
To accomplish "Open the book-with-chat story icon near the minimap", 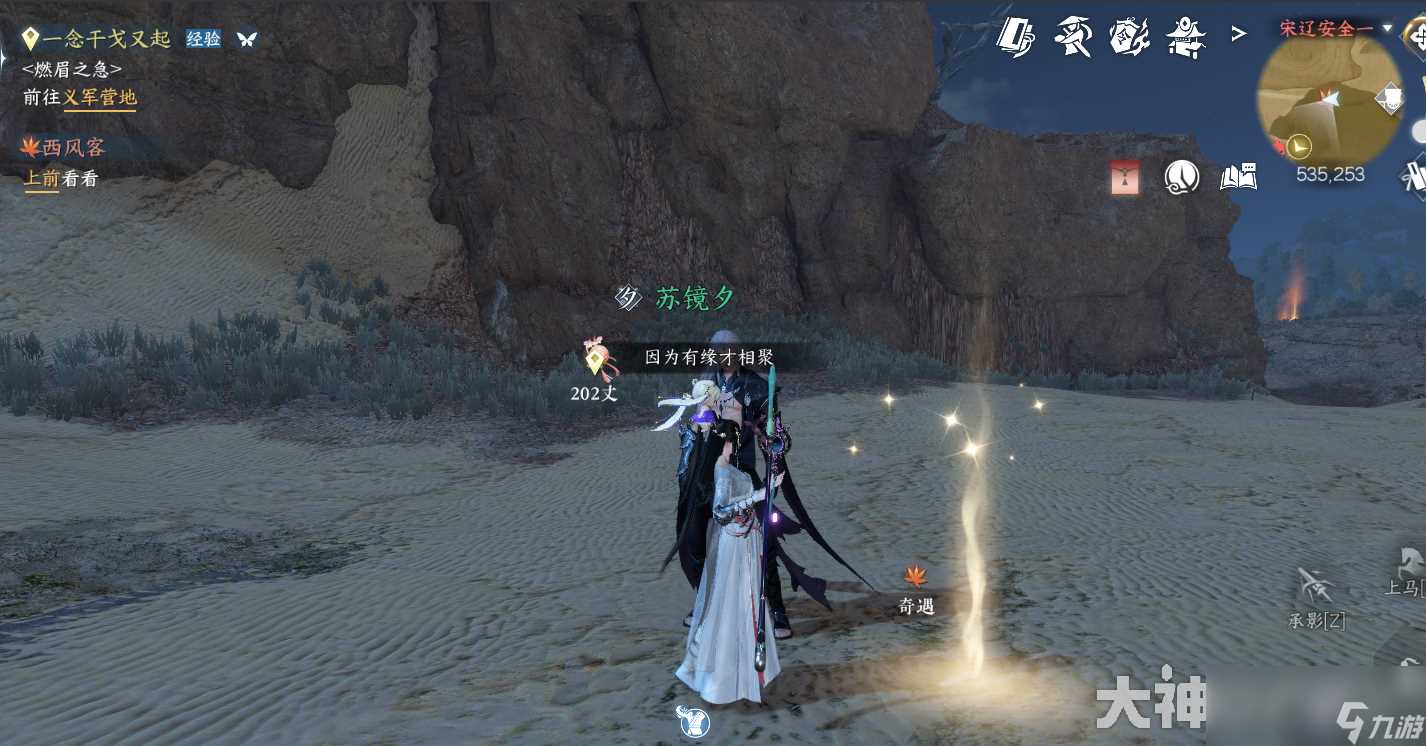I will point(1237,176).
